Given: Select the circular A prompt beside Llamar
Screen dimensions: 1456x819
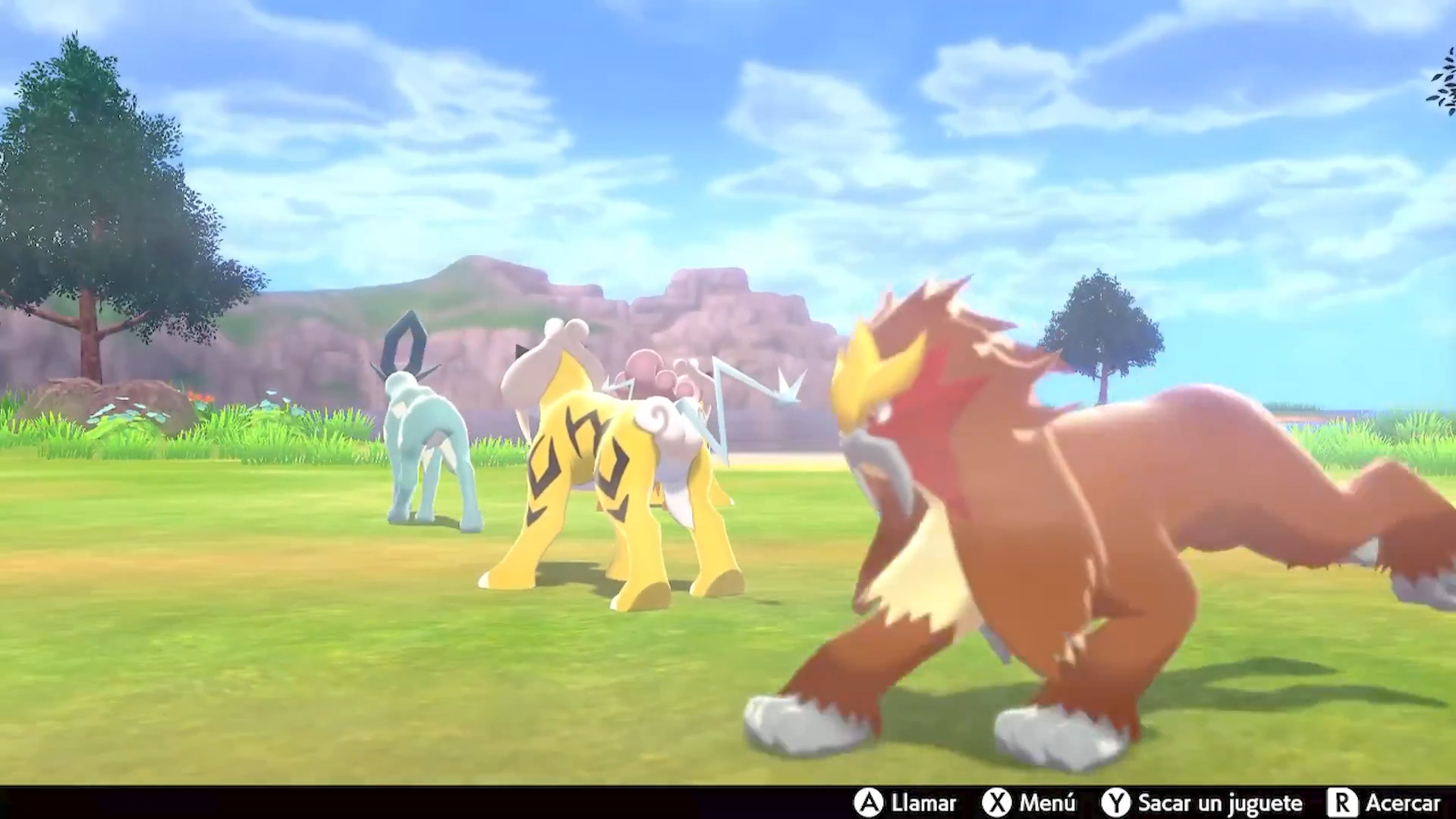Looking at the screenshot, I should coord(870,802).
